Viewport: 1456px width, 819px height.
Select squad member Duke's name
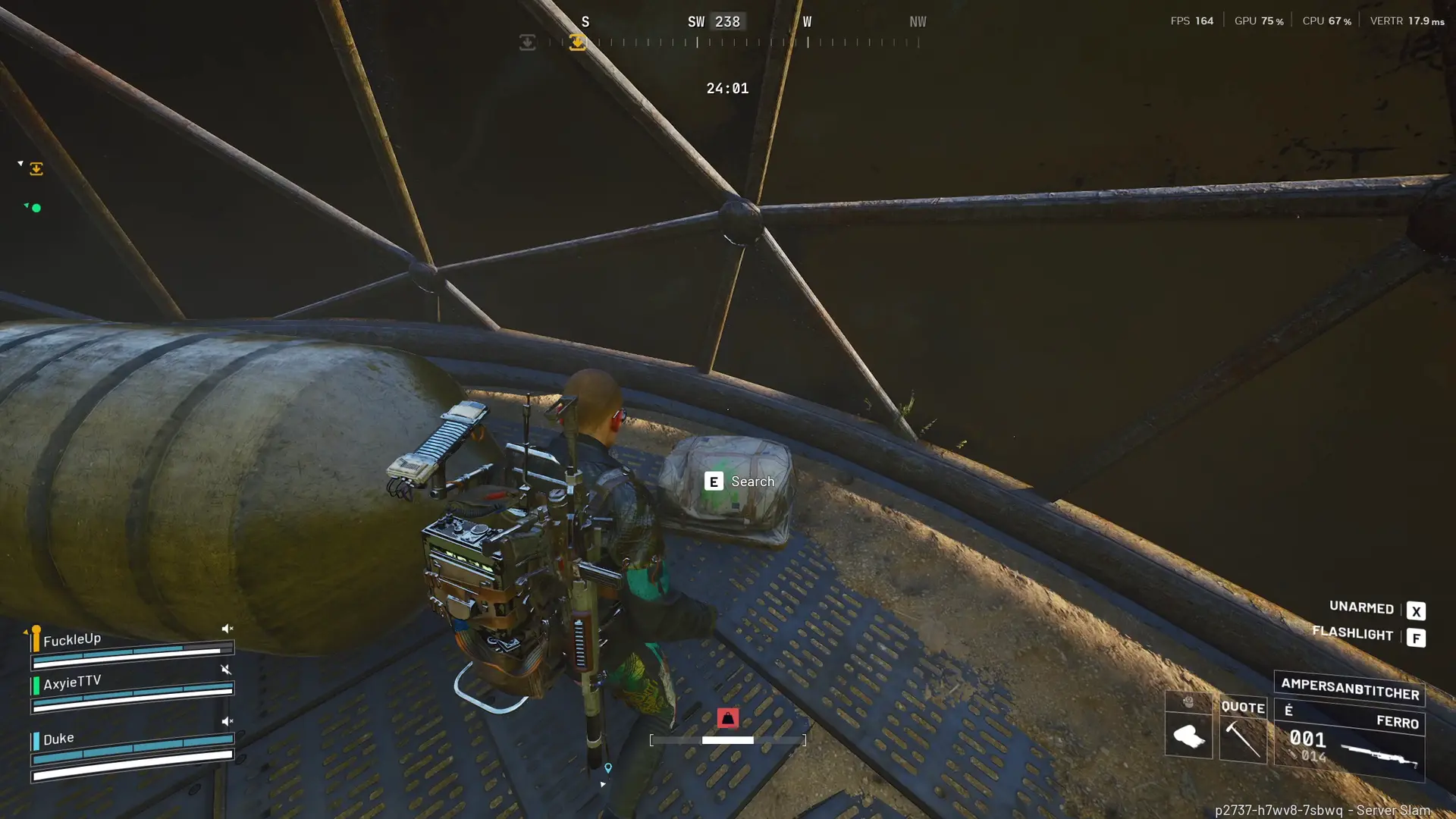[x=58, y=739]
